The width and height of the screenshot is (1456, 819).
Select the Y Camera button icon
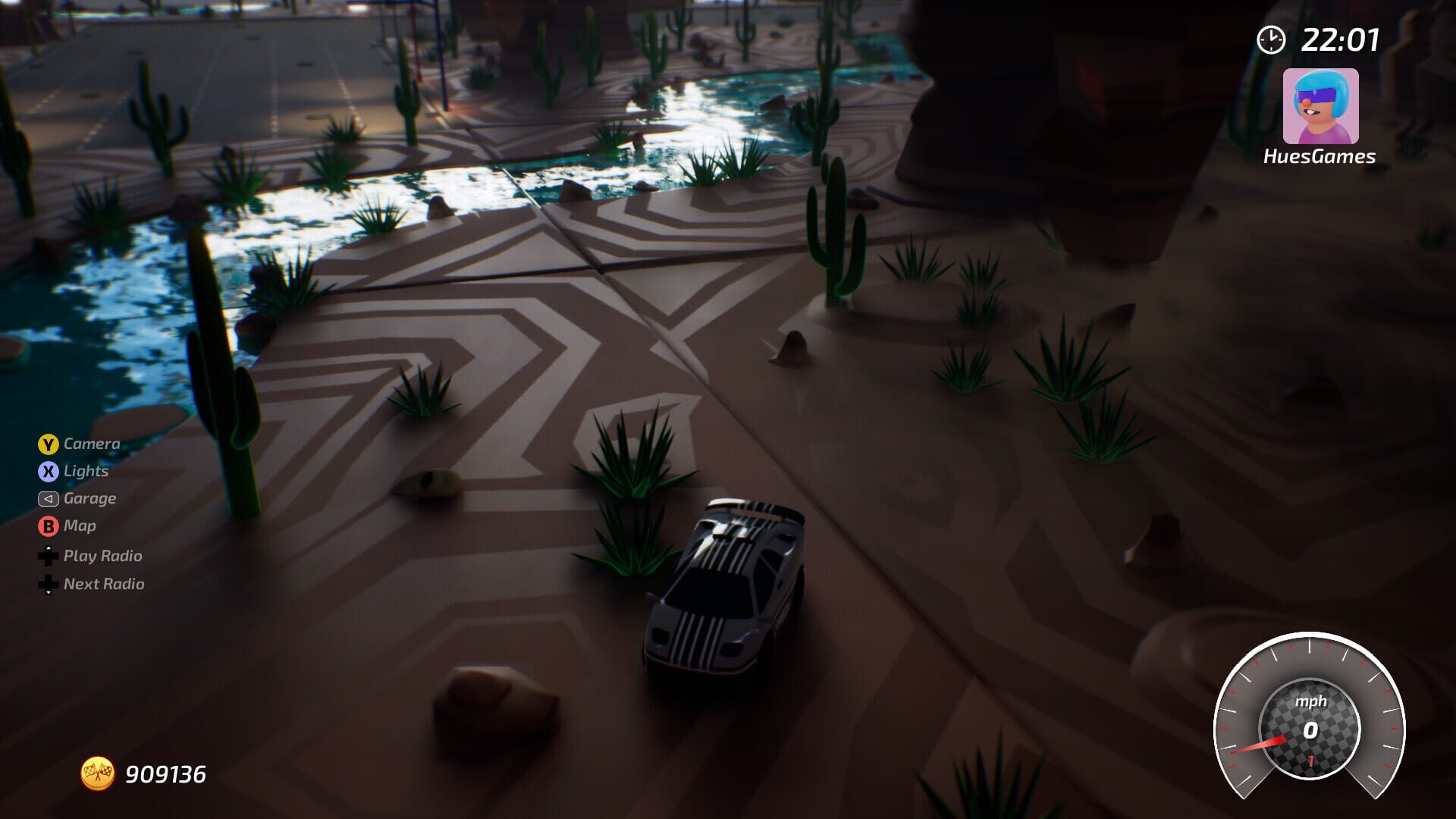tap(49, 444)
